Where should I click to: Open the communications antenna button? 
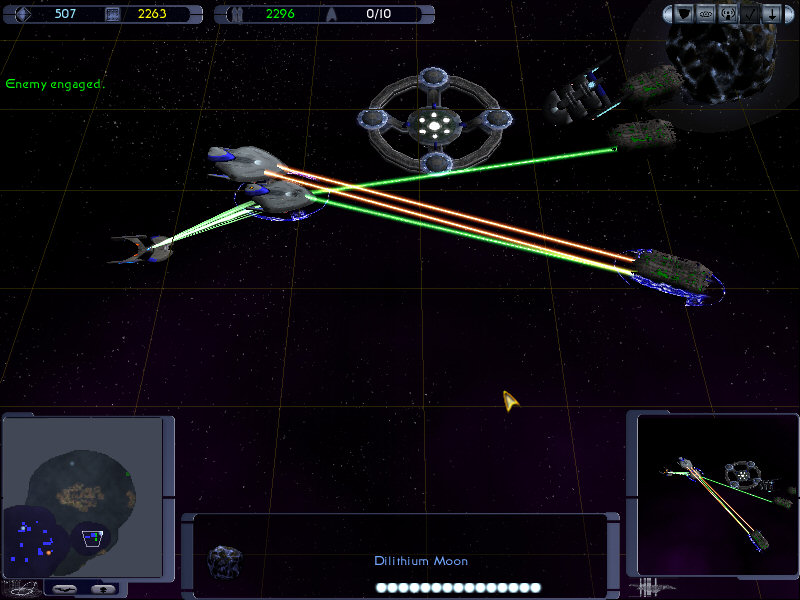click(729, 15)
